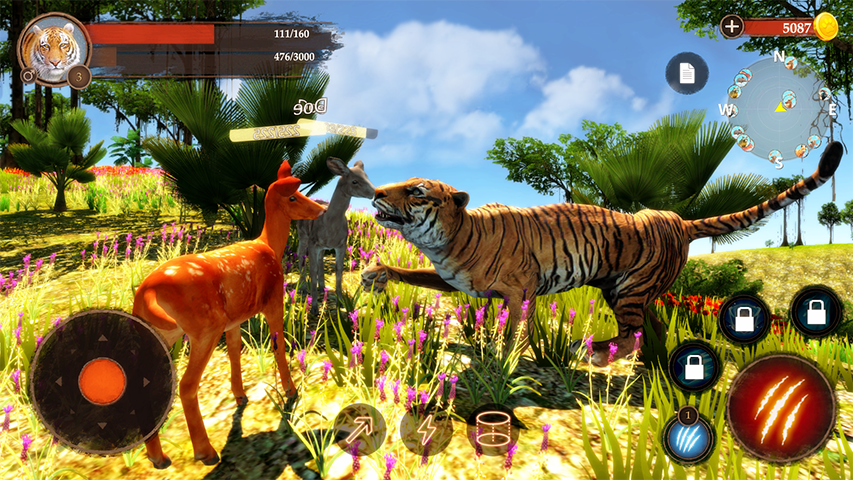Open the compass minimap
853x480 pixels.
[x=778, y=108]
